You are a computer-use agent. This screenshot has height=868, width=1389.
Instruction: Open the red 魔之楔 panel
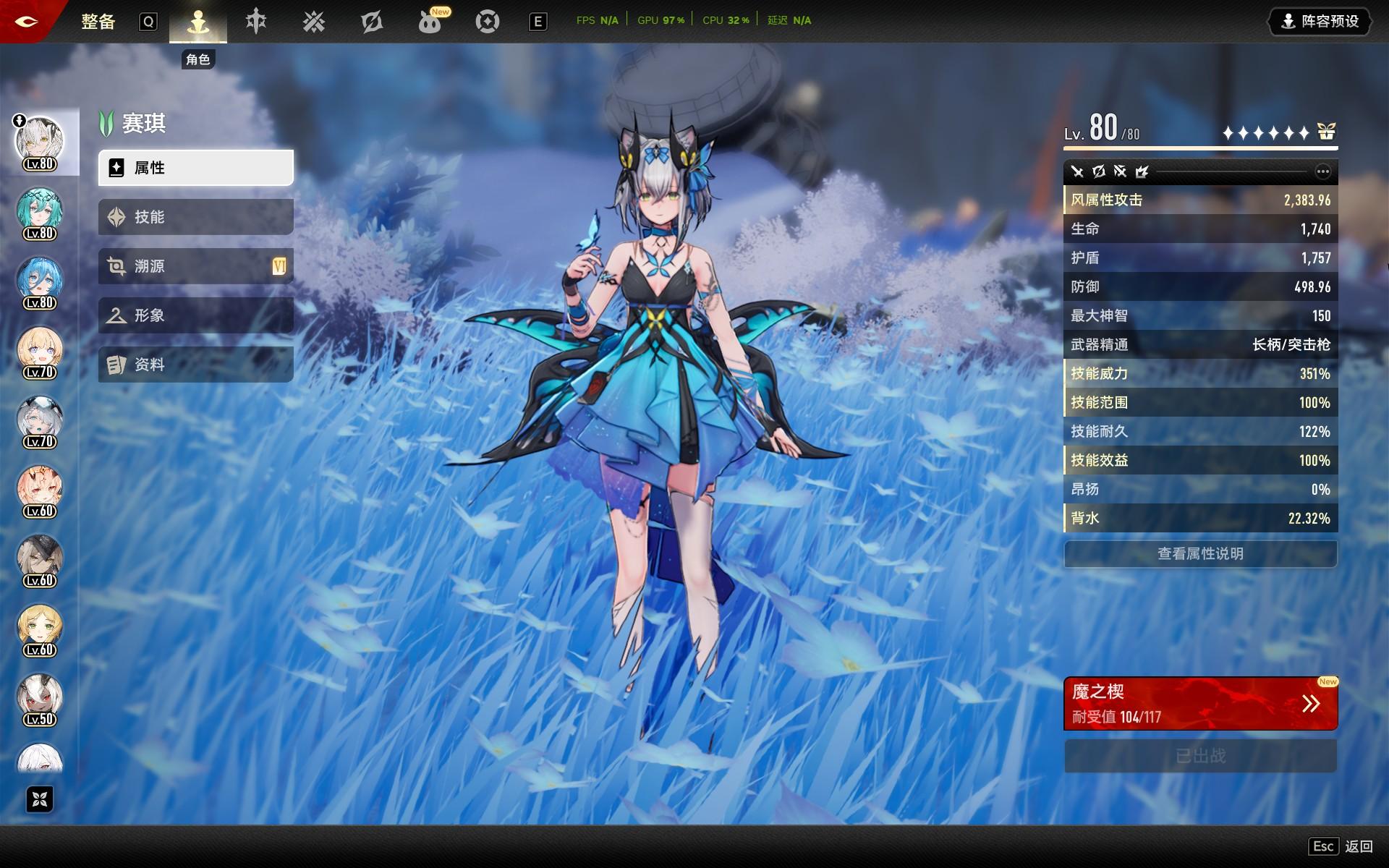tap(1200, 704)
